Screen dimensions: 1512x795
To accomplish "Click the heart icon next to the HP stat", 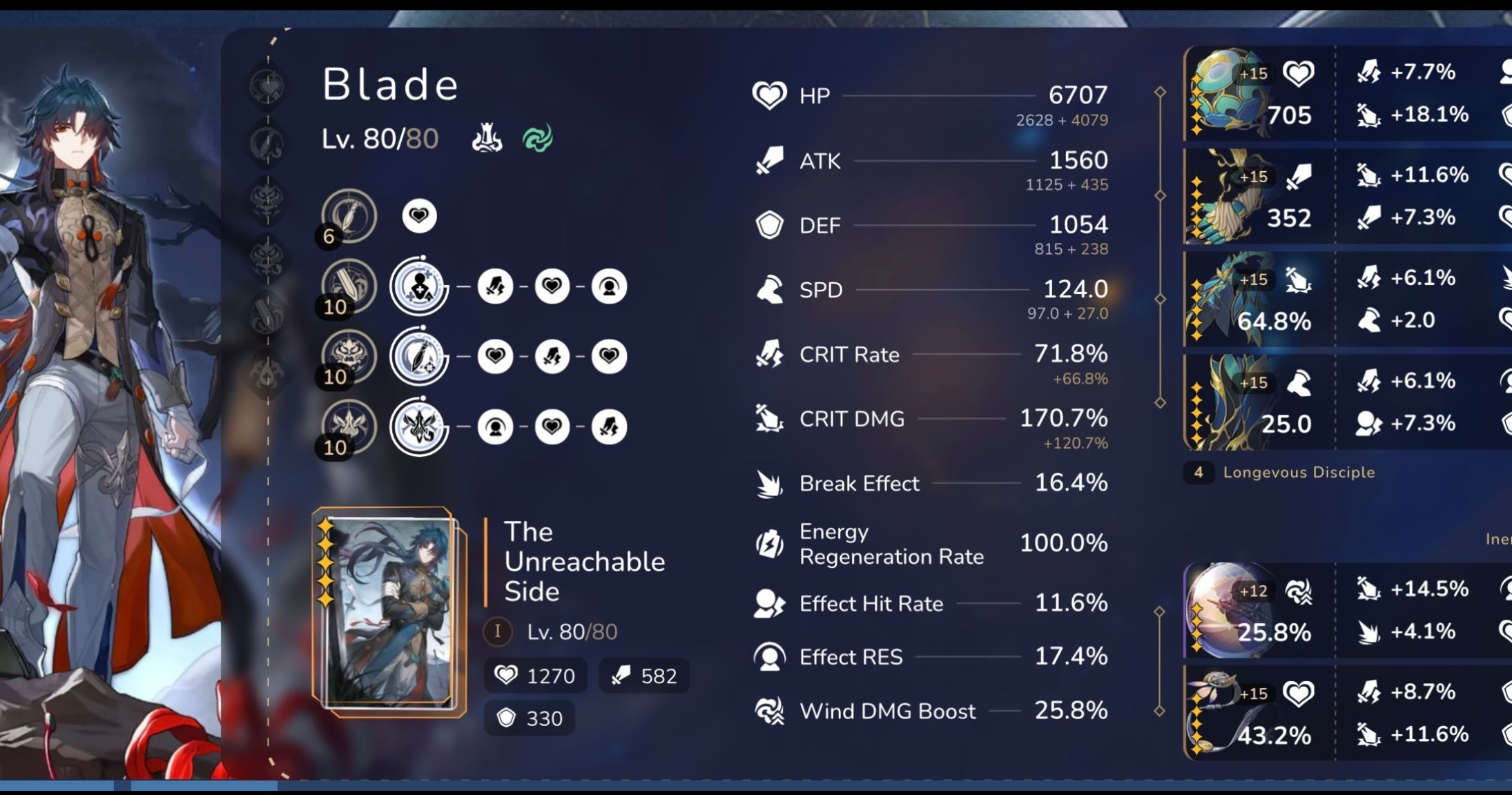I will click(x=771, y=95).
